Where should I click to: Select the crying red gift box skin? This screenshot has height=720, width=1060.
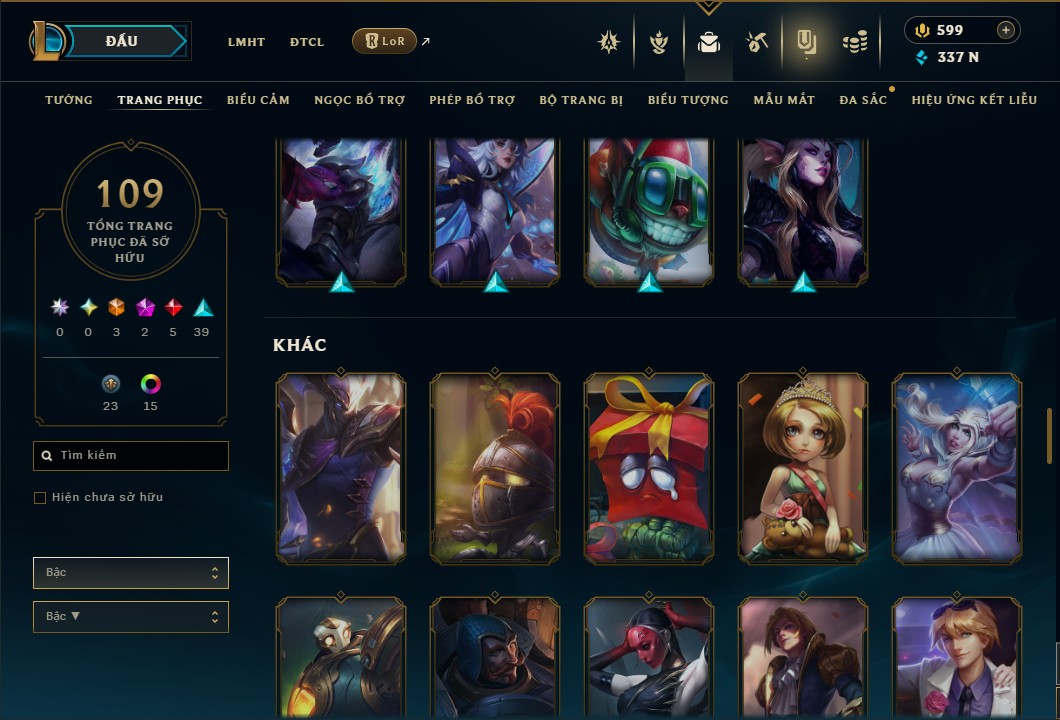coord(649,467)
